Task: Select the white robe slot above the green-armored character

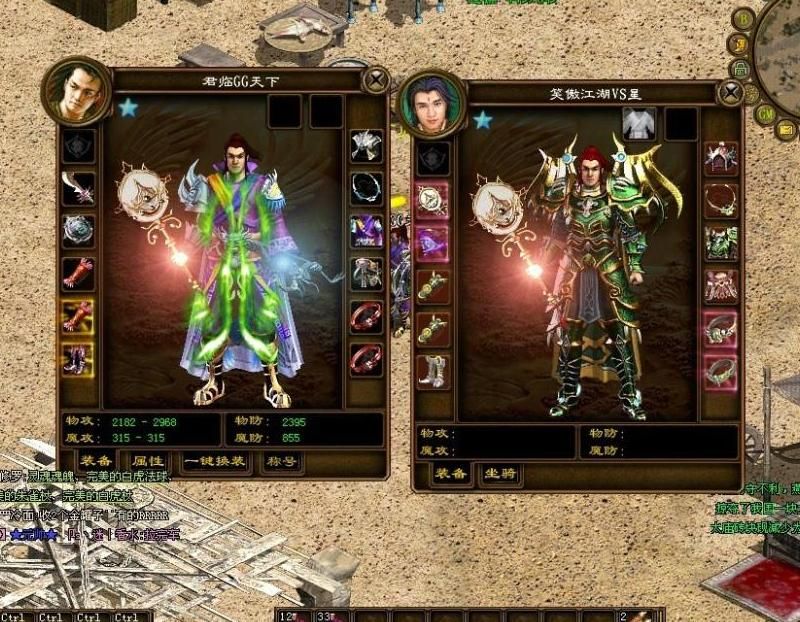Action: tap(638, 125)
